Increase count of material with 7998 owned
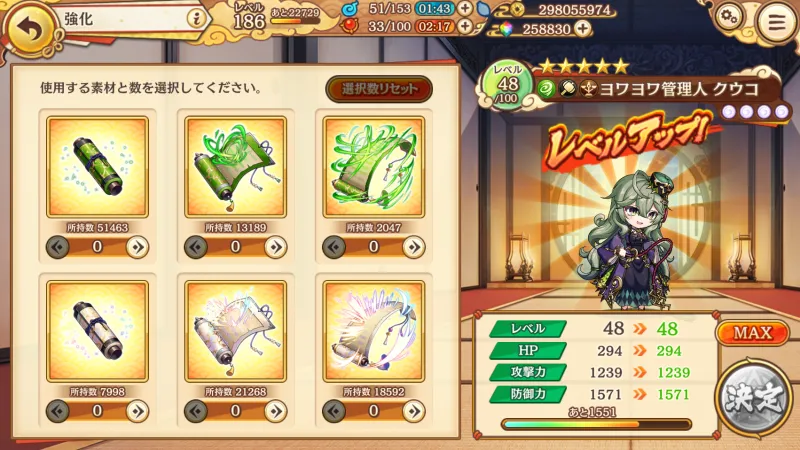This screenshot has width=800, height=450. pos(137,410)
